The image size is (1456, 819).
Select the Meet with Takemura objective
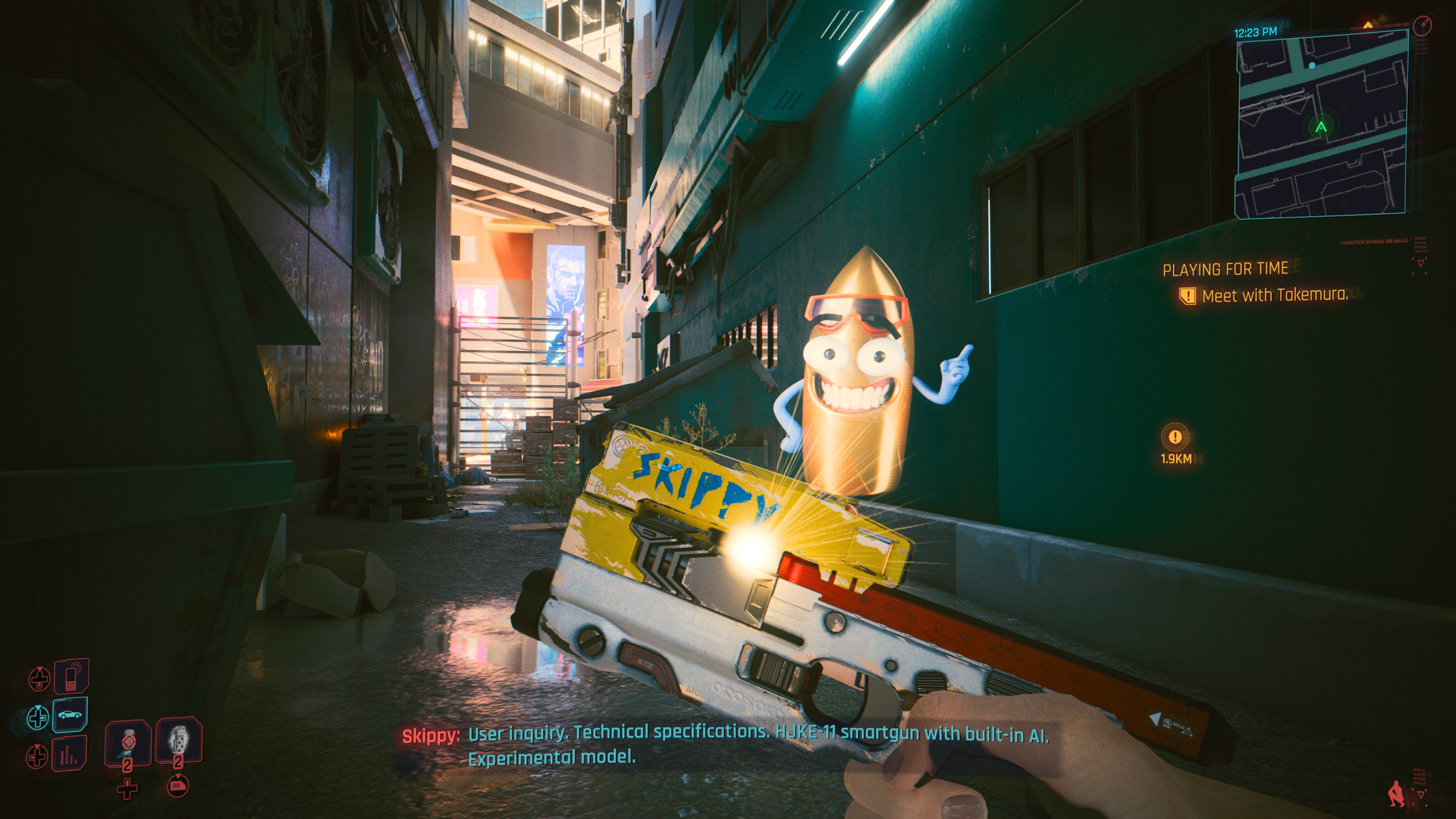click(x=1274, y=295)
